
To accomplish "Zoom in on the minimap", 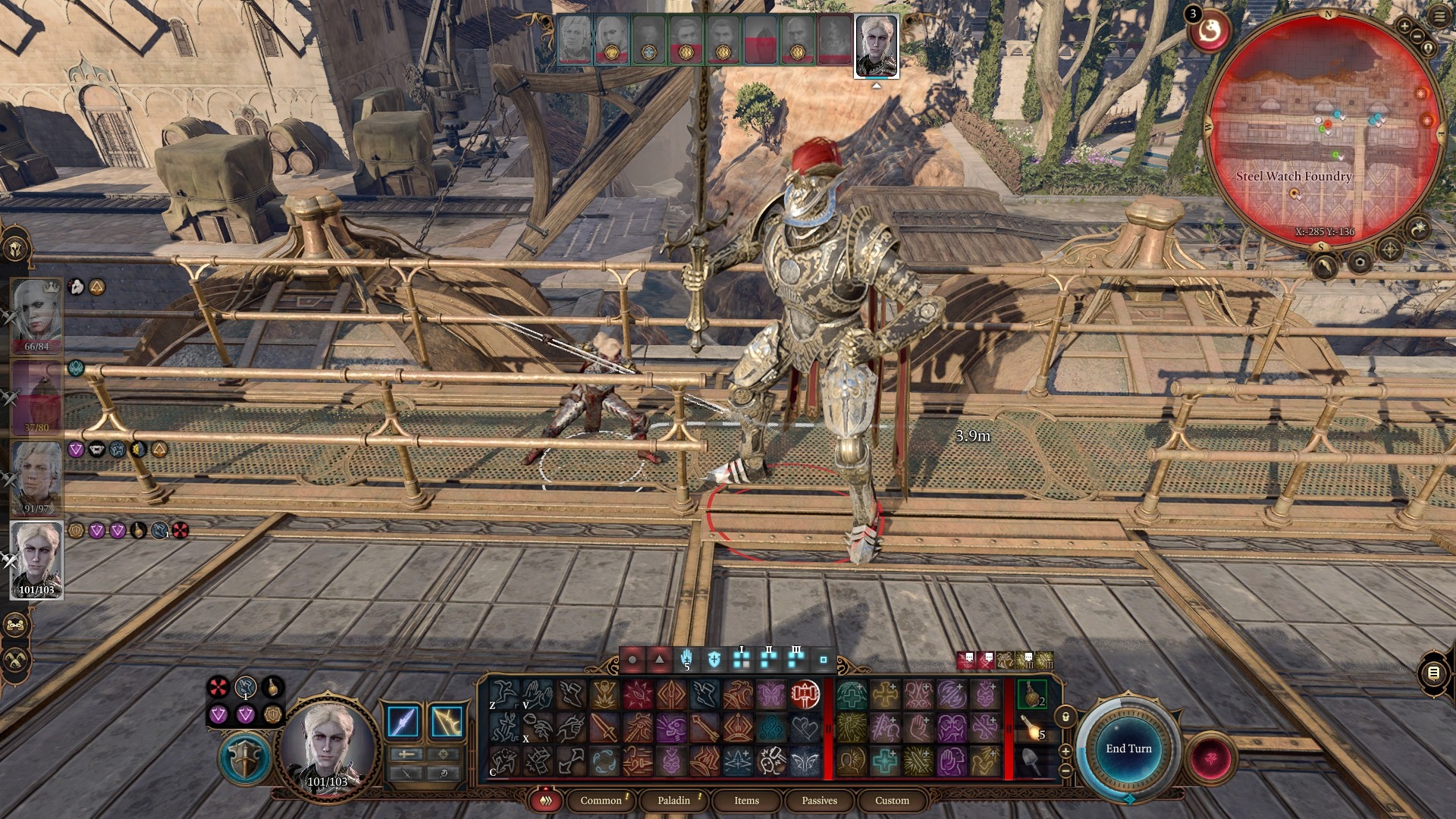I will click(x=1404, y=26).
